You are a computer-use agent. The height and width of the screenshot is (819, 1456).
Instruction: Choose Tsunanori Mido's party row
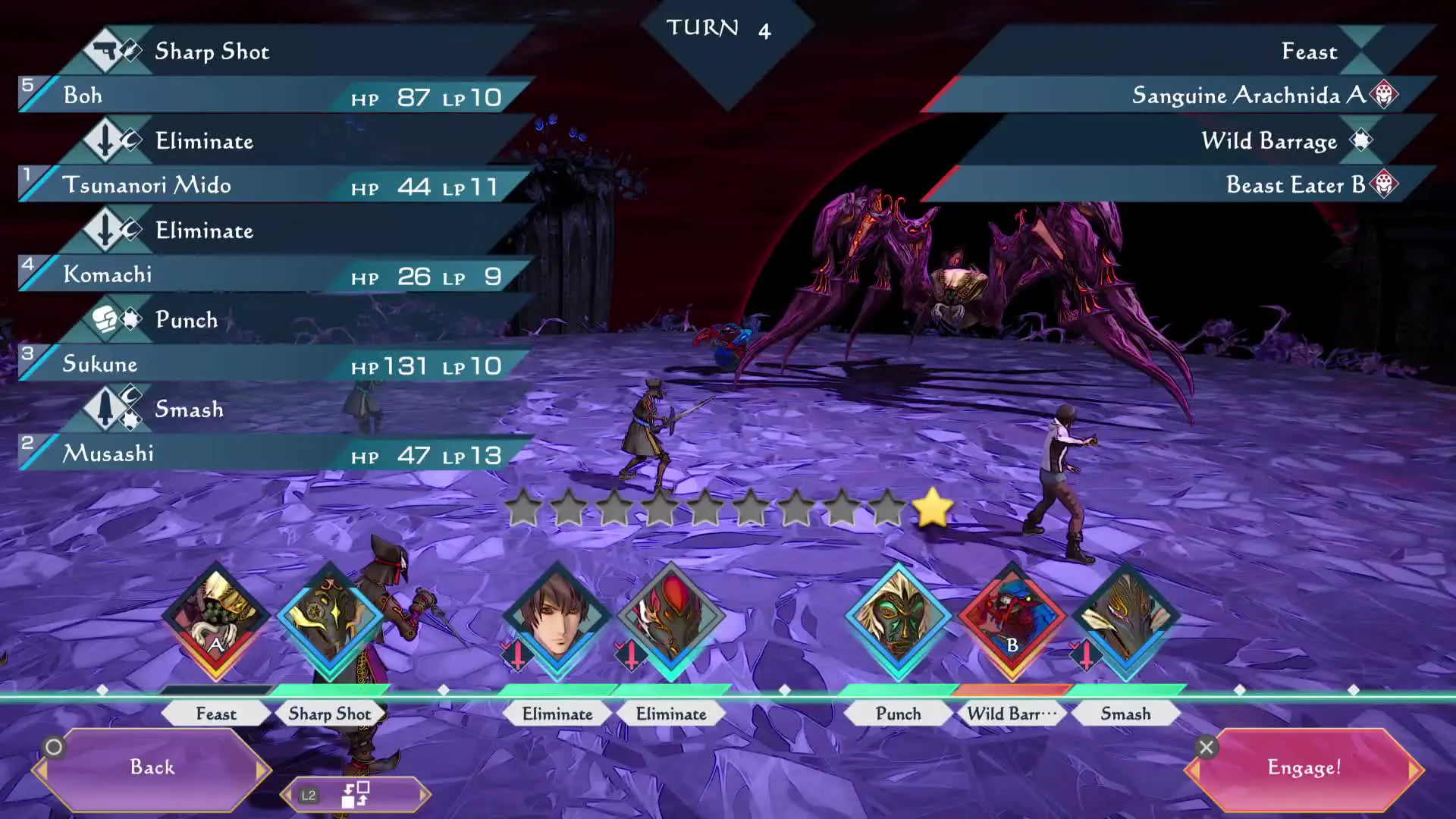[x=273, y=185]
